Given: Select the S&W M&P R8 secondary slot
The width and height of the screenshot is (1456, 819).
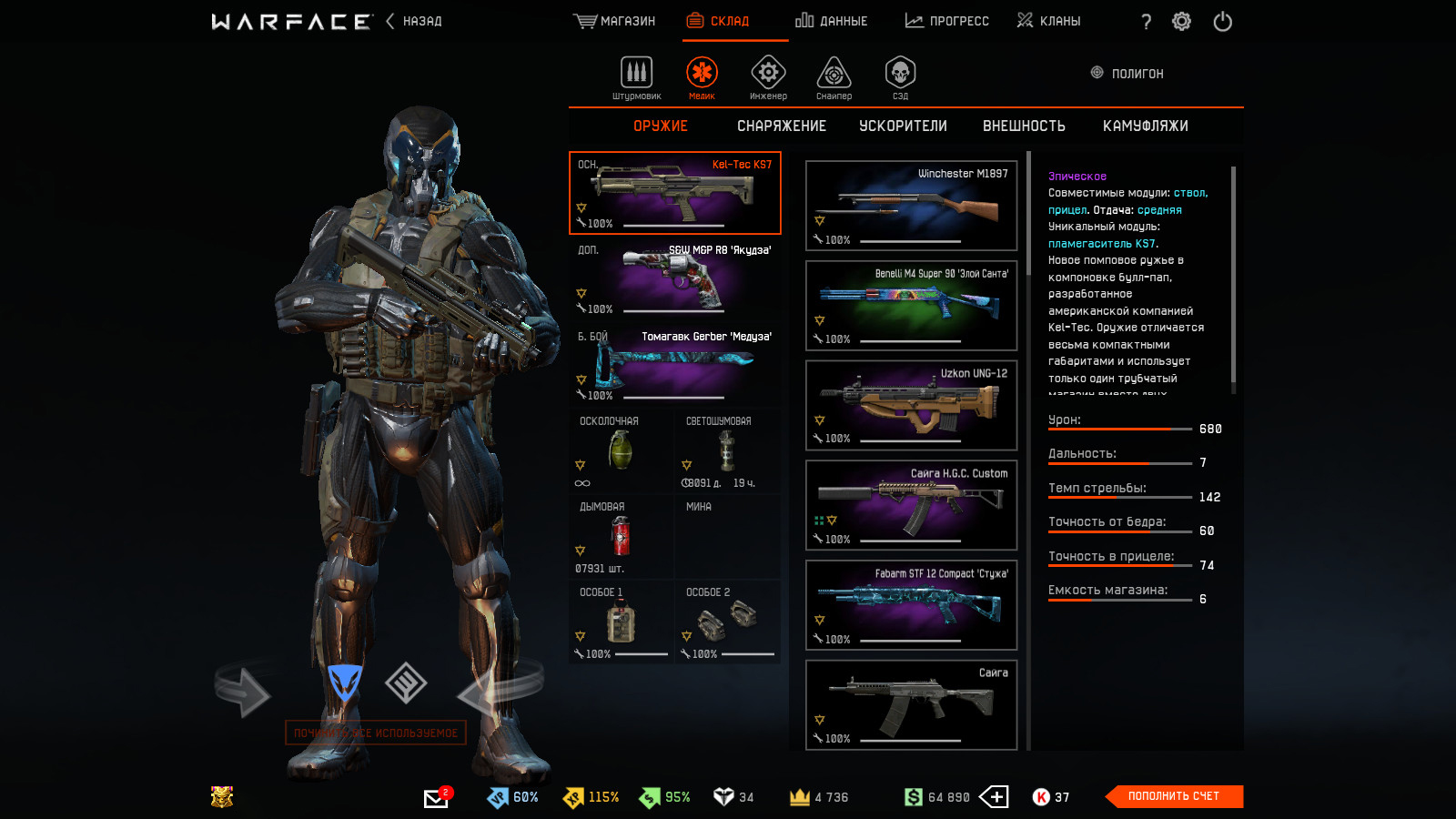Looking at the screenshot, I should pyautogui.click(x=674, y=278).
